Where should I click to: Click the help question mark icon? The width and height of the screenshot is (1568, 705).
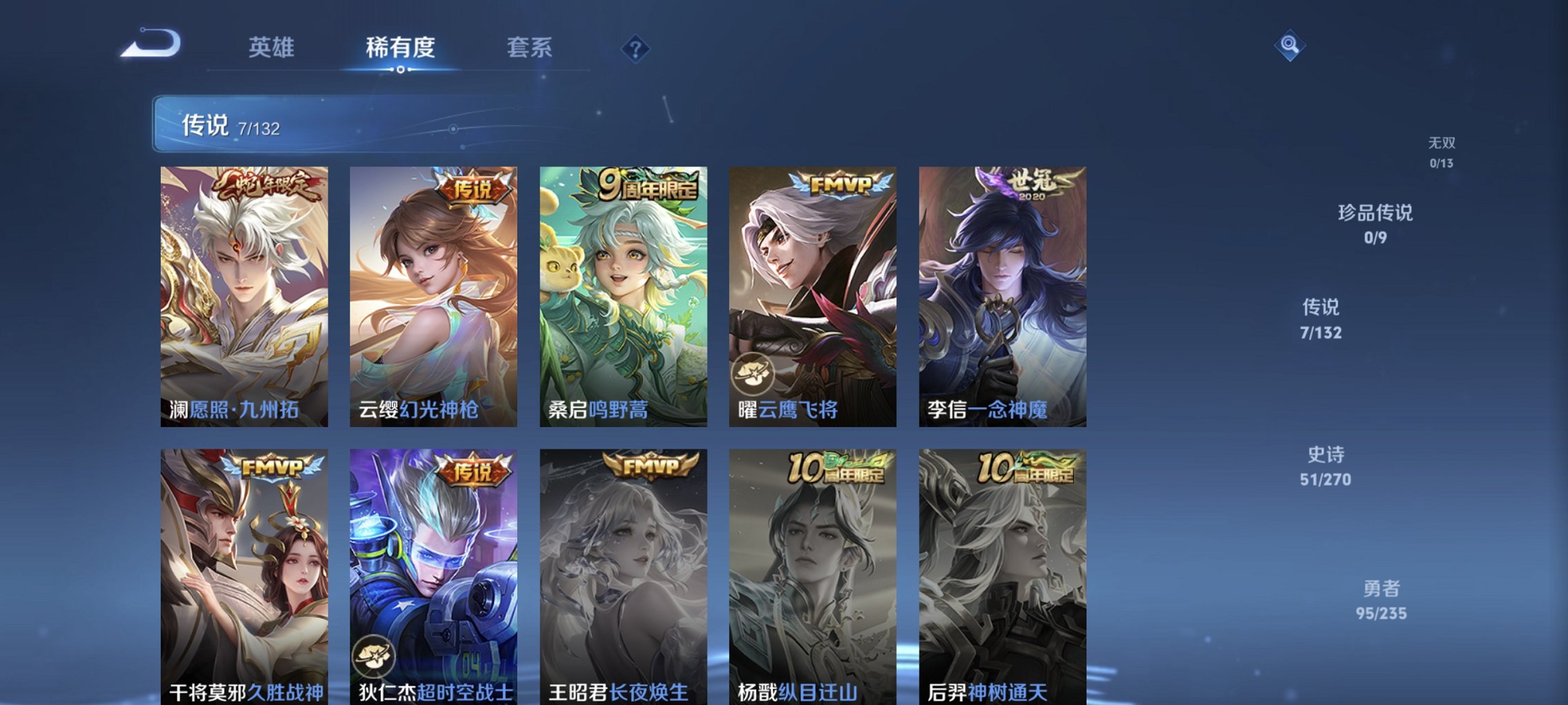pyautogui.click(x=635, y=48)
